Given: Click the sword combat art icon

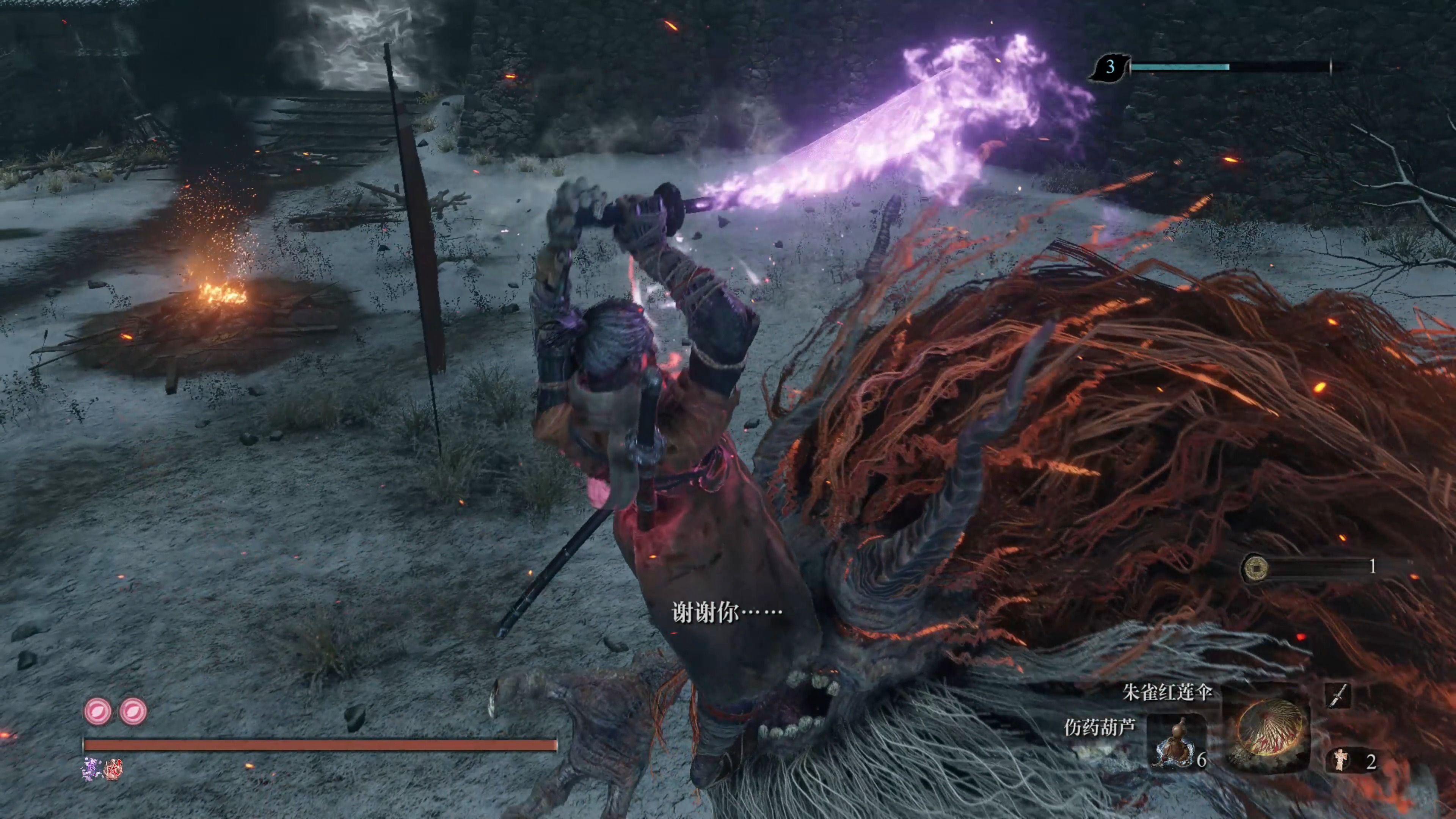Looking at the screenshot, I should (x=1338, y=695).
